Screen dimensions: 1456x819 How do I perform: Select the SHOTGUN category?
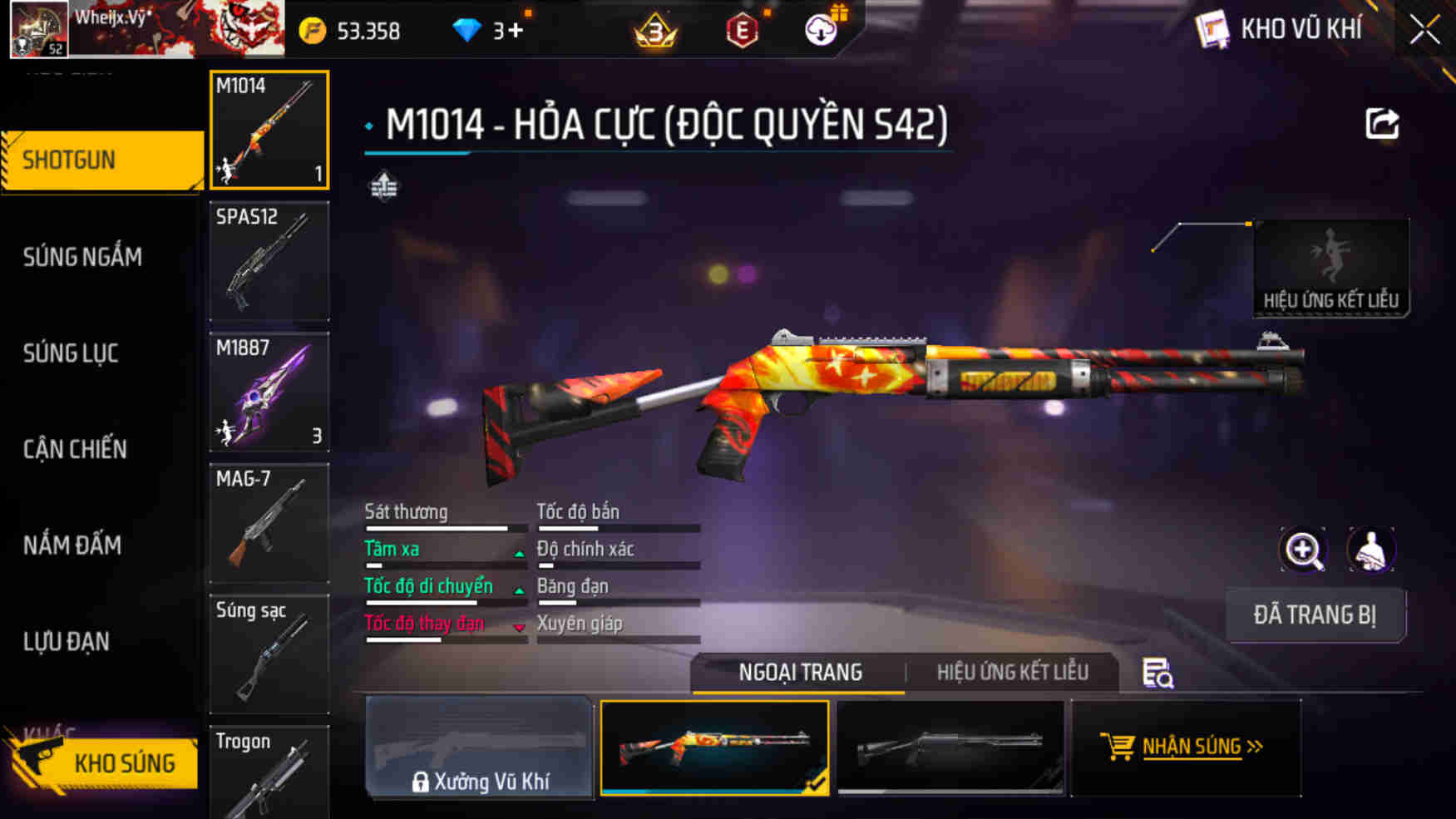[x=101, y=160]
